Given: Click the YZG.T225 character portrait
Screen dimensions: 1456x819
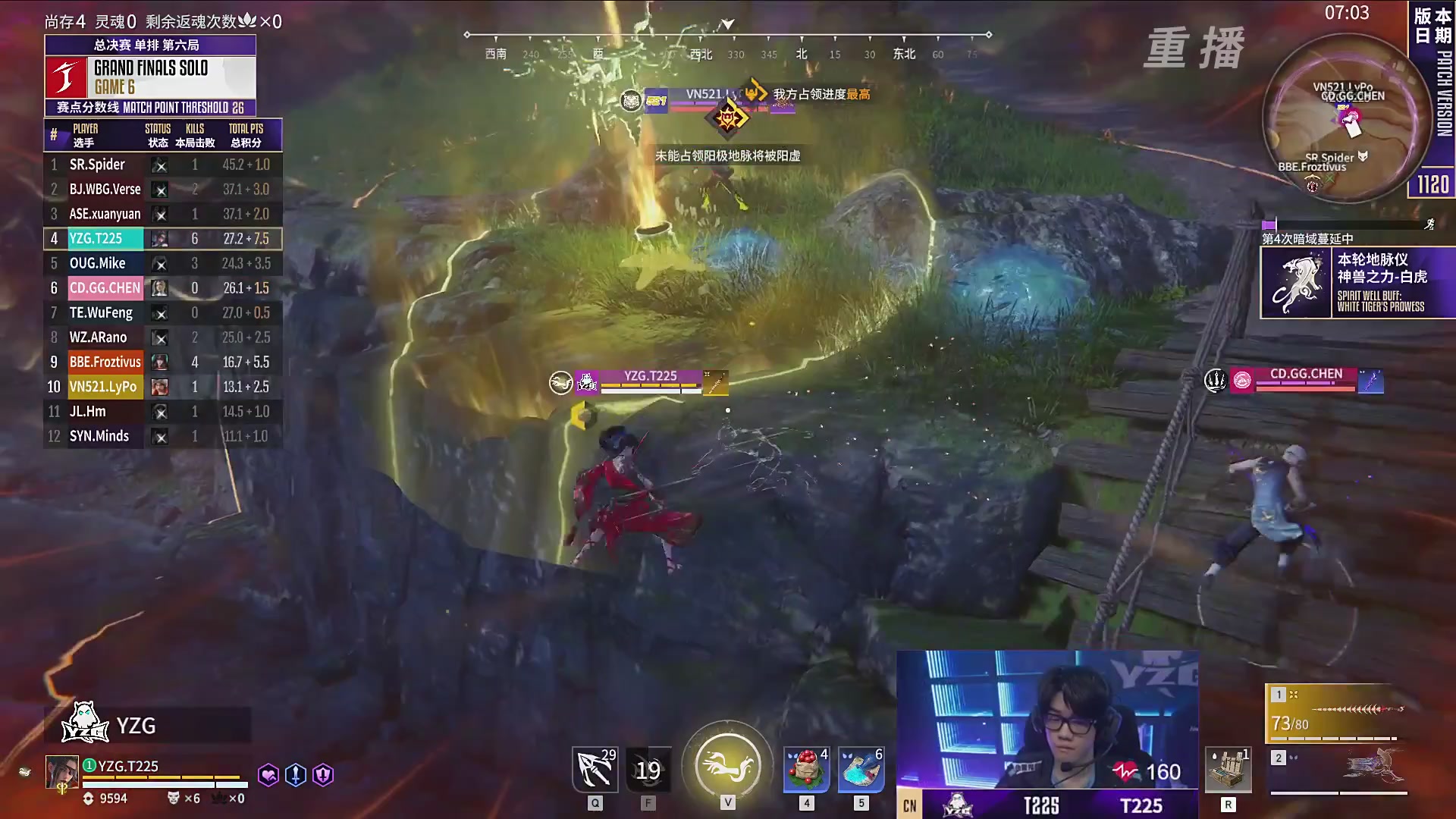Looking at the screenshot, I should (61, 773).
